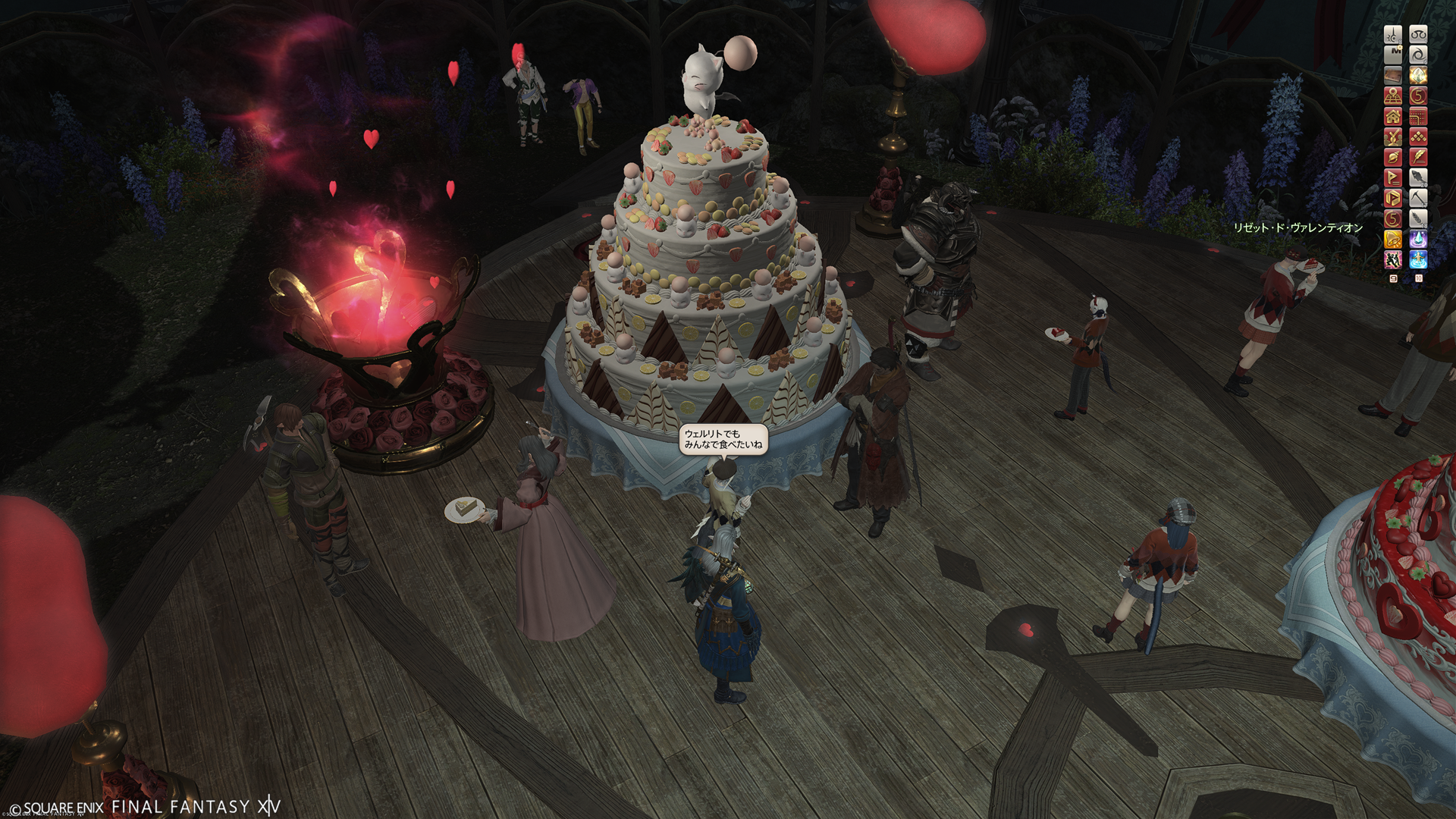1456x819 pixels.
Task: Open the map icon with location pin
Action: coord(1393,96)
